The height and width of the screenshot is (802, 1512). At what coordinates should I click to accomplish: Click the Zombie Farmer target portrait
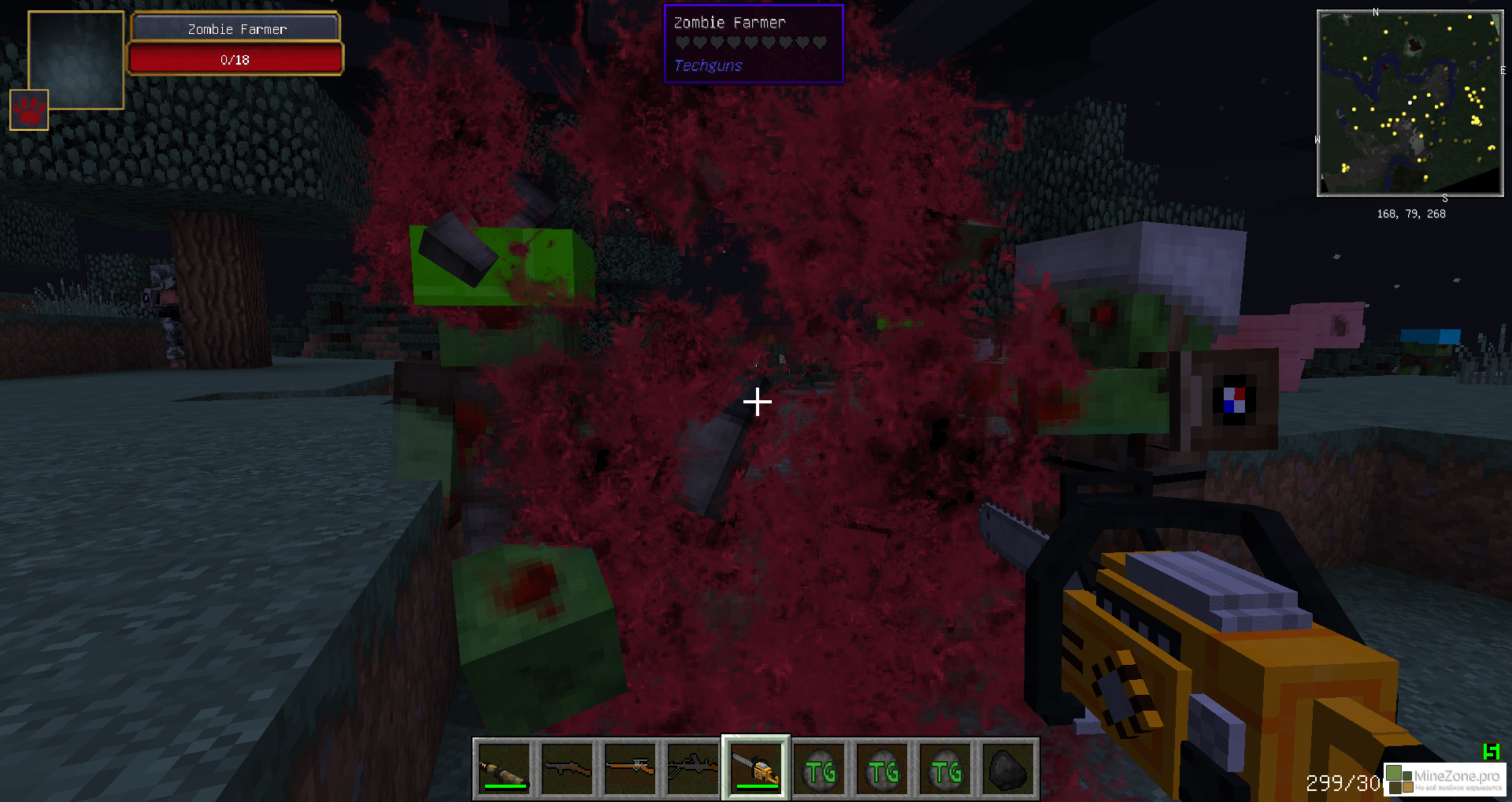tap(76, 59)
